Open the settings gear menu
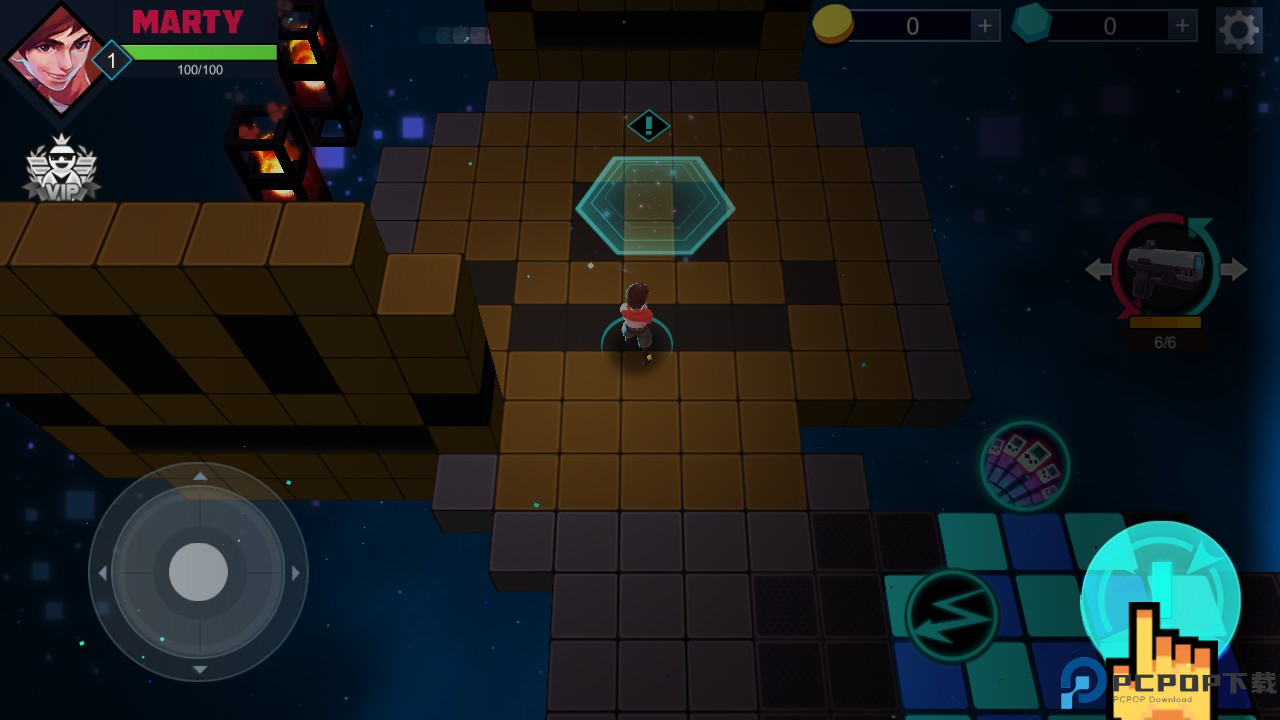Screen dimensions: 1280x720 1239,29
